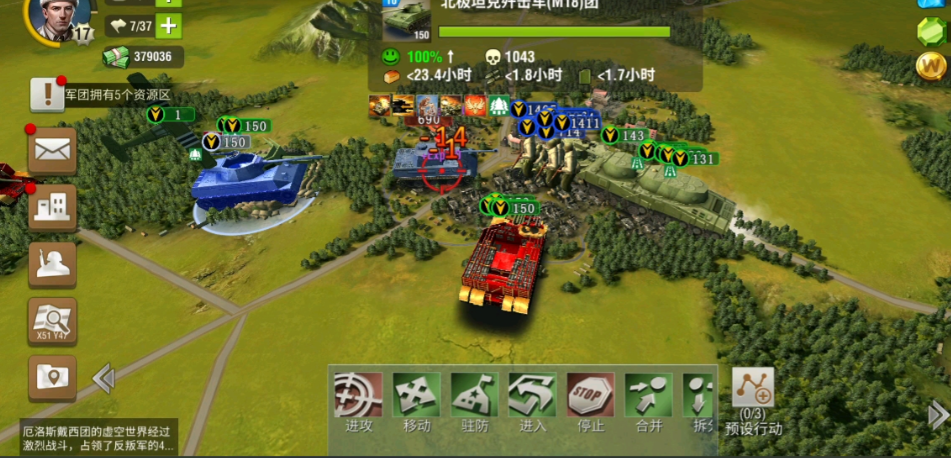The width and height of the screenshot is (951, 458).
Task: Open the map coordinate search icon
Action: pyautogui.click(x=52, y=320)
